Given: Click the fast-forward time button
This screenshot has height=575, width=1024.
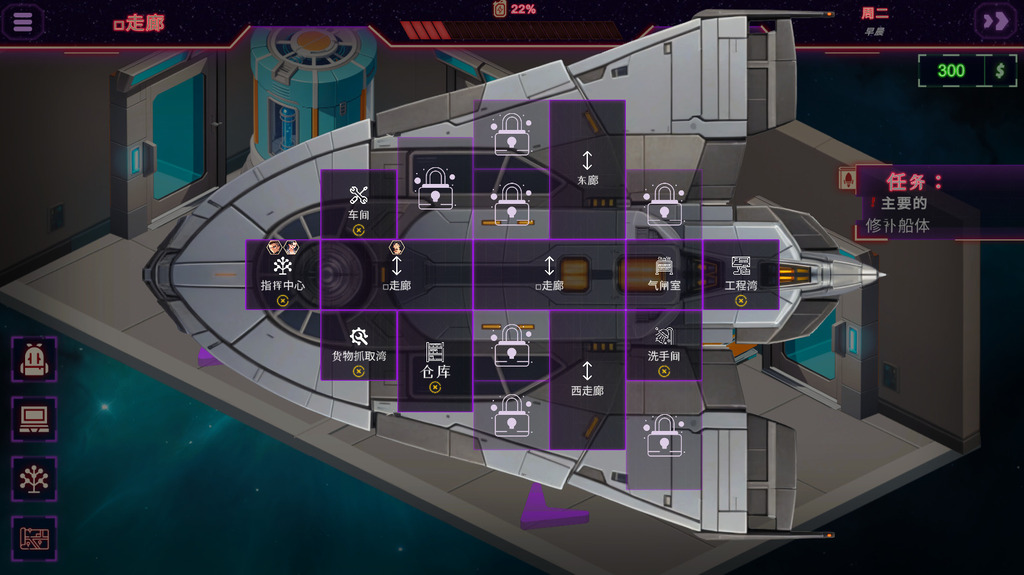Looking at the screenshot, I should (996, 21).
